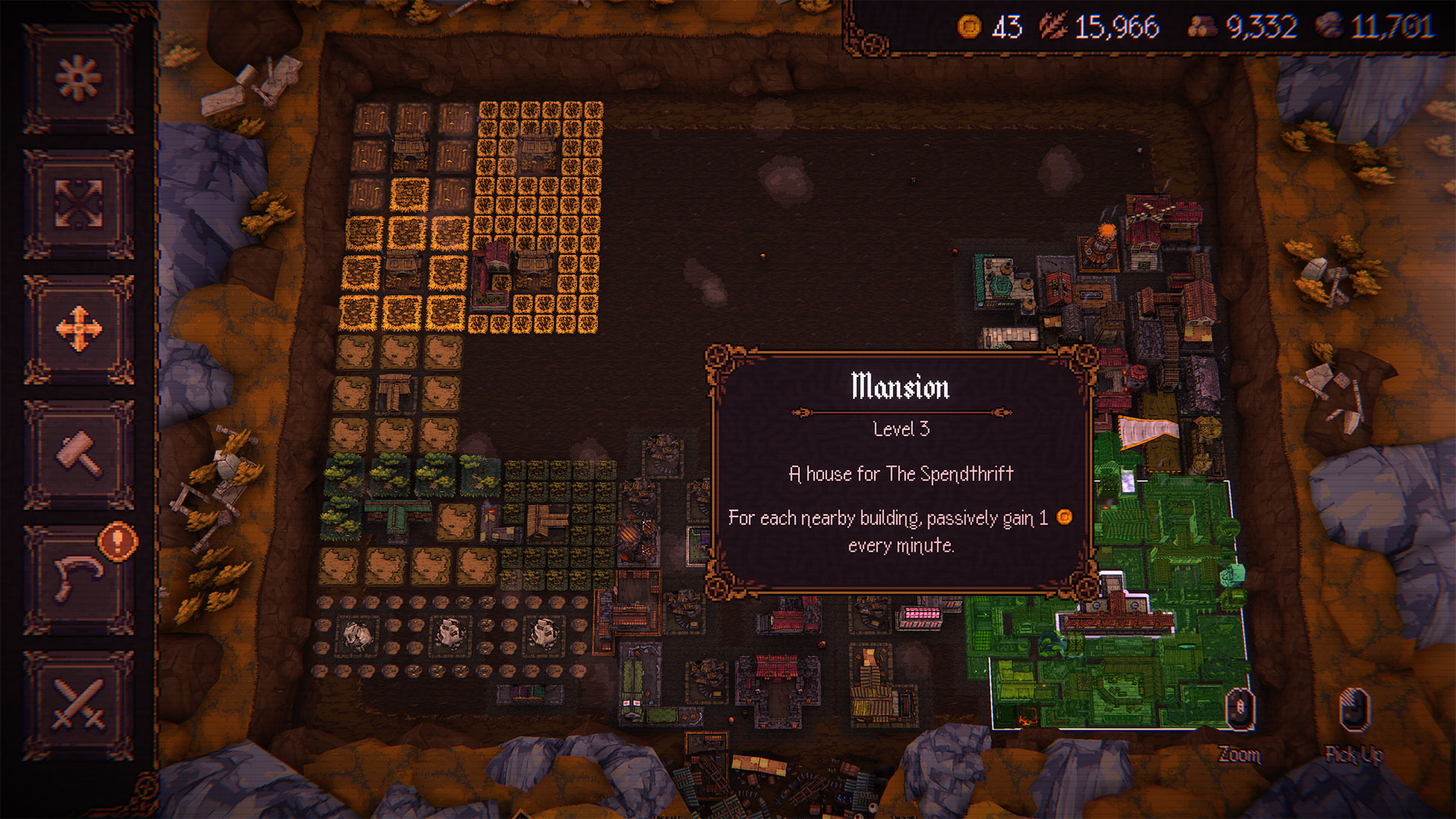The width and height of the screenshot is (1456, 819).
Task: Open the crossed swords battle button
Action: [79, 704]
